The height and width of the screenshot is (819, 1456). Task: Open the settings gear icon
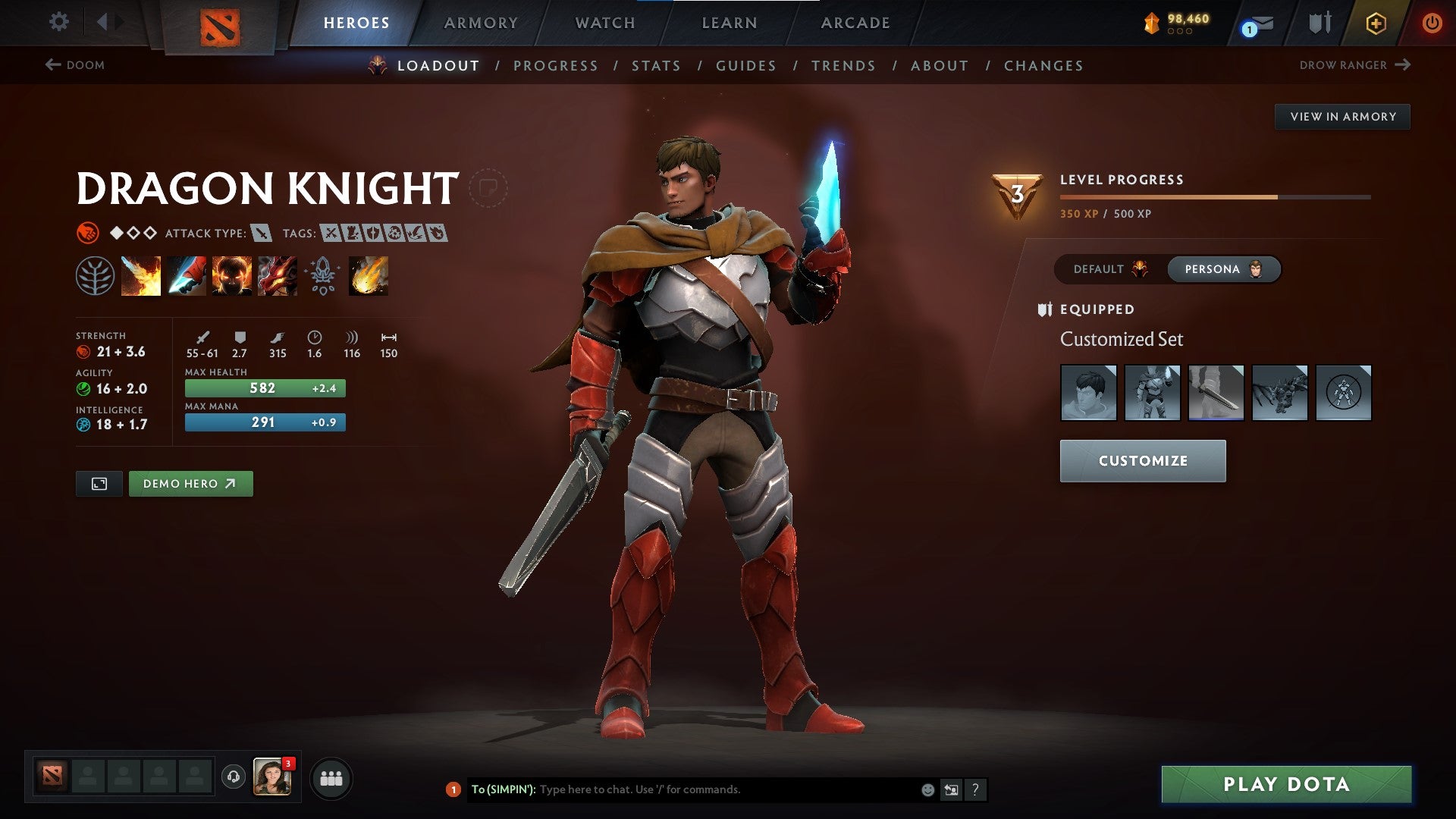[58, 22]
